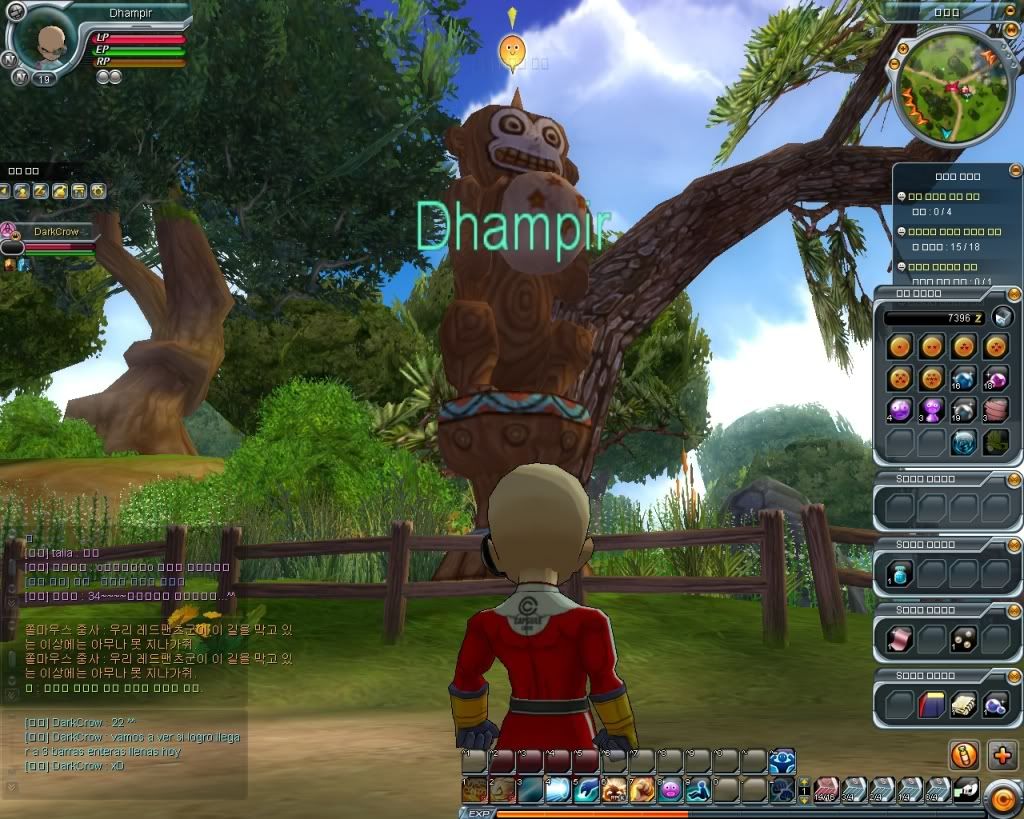
Task: Click the pink scroll item in bag
Action: 898,639
